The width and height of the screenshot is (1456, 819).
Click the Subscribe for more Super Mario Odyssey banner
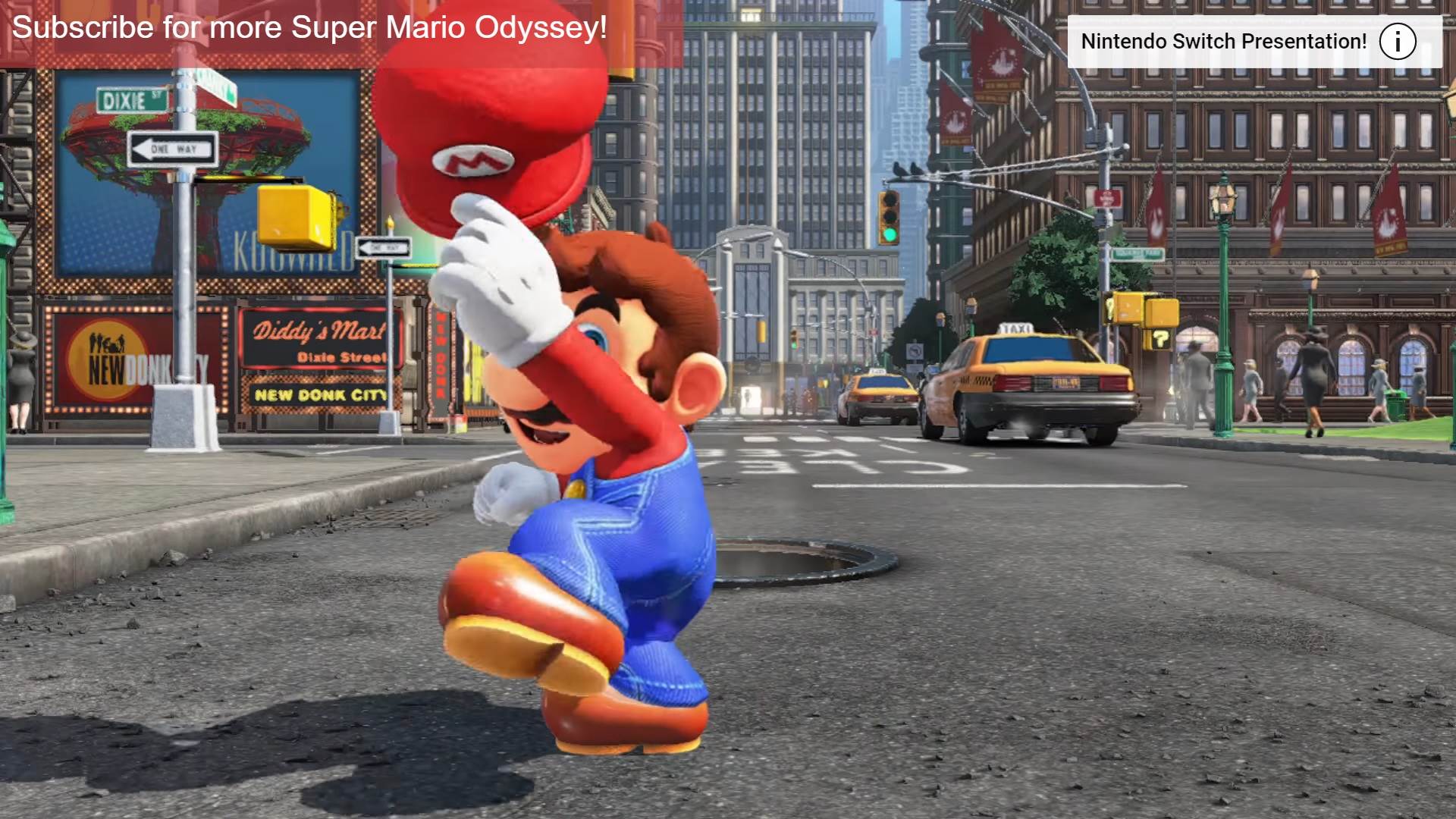(309, 29)
